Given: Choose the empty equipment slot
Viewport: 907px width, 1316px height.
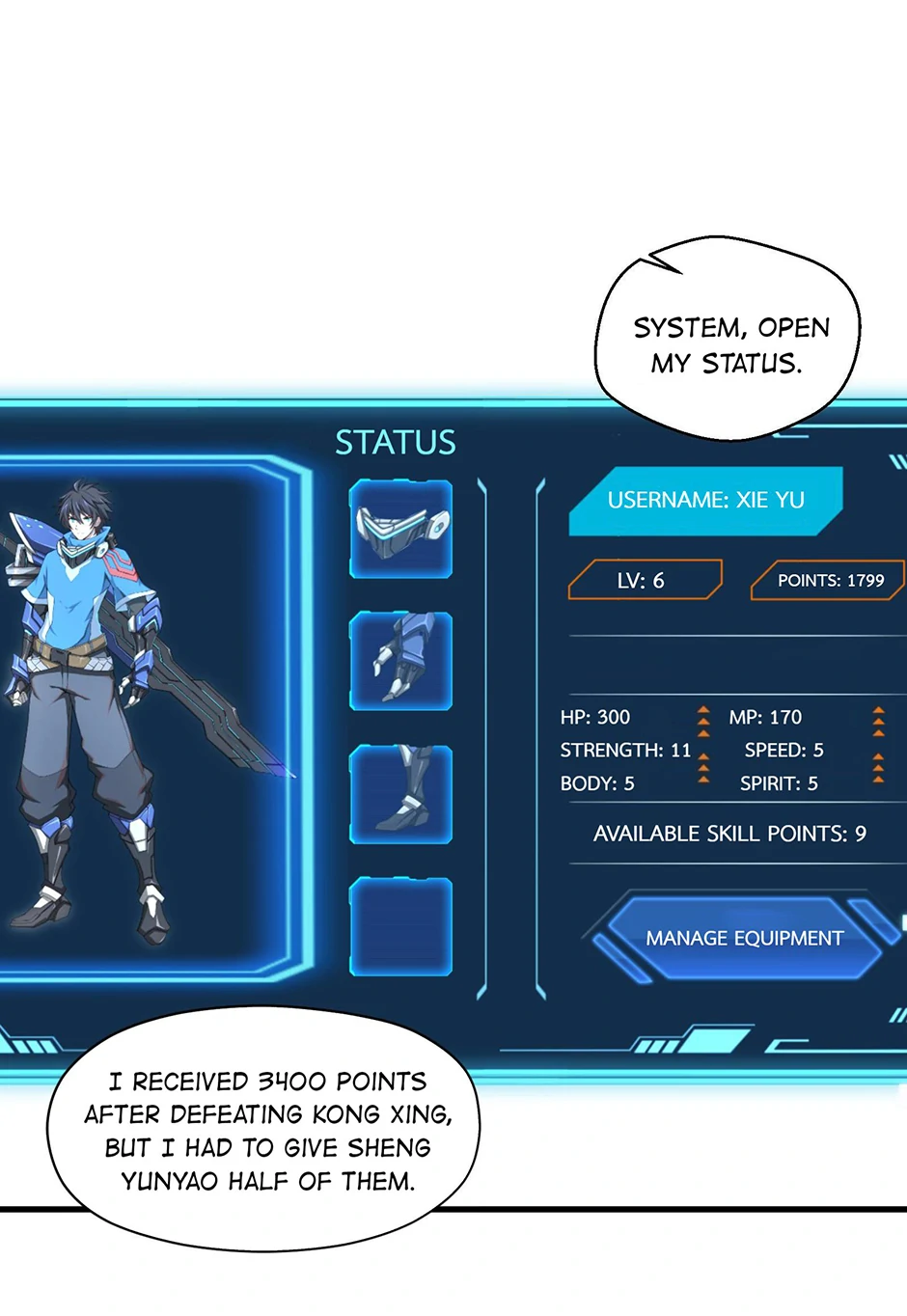Looking at the screenshot, I should point(400,926).
